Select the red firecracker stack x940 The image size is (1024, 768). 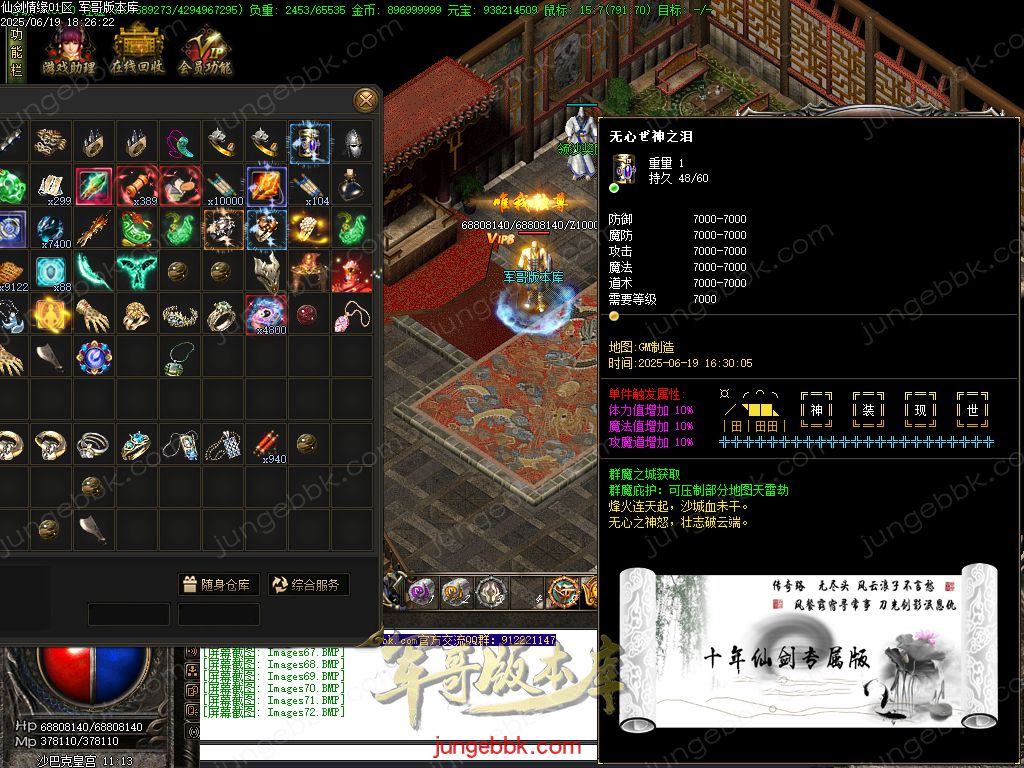[x=266, y=444]
